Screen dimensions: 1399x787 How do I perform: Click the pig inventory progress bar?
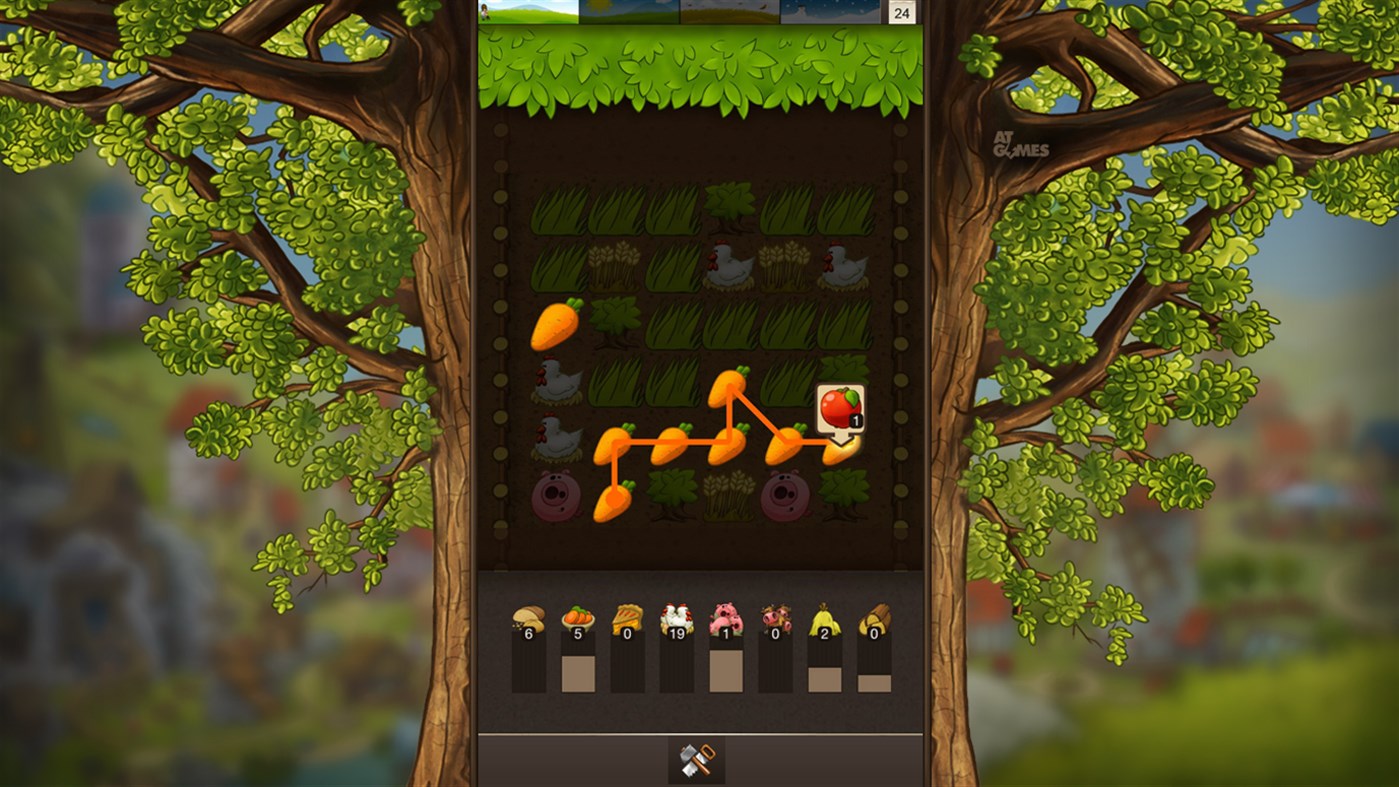728,668
